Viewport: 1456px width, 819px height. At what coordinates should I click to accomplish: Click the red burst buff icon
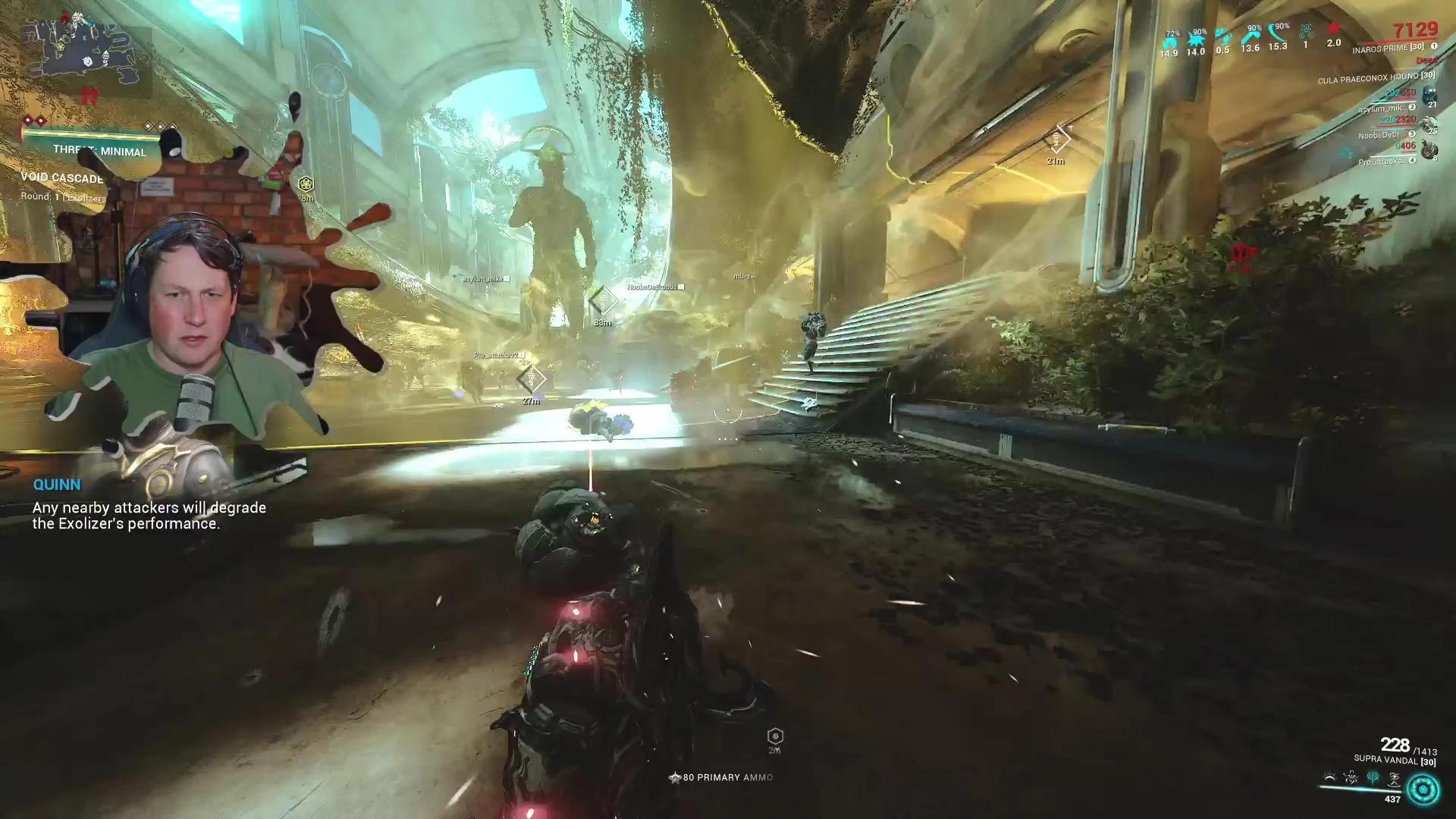click(1334, 32)
